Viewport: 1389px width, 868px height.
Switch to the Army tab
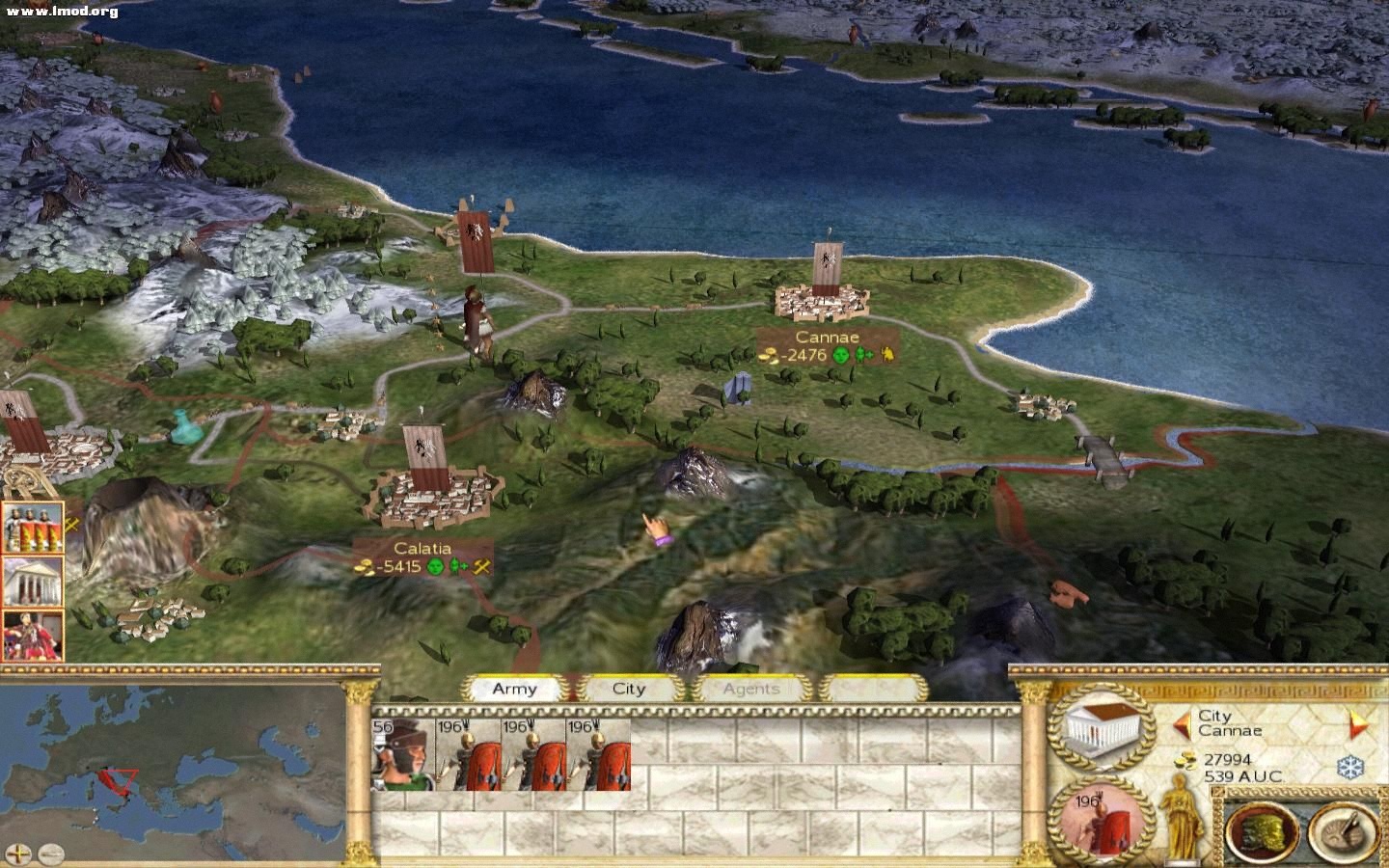(513, 689)
